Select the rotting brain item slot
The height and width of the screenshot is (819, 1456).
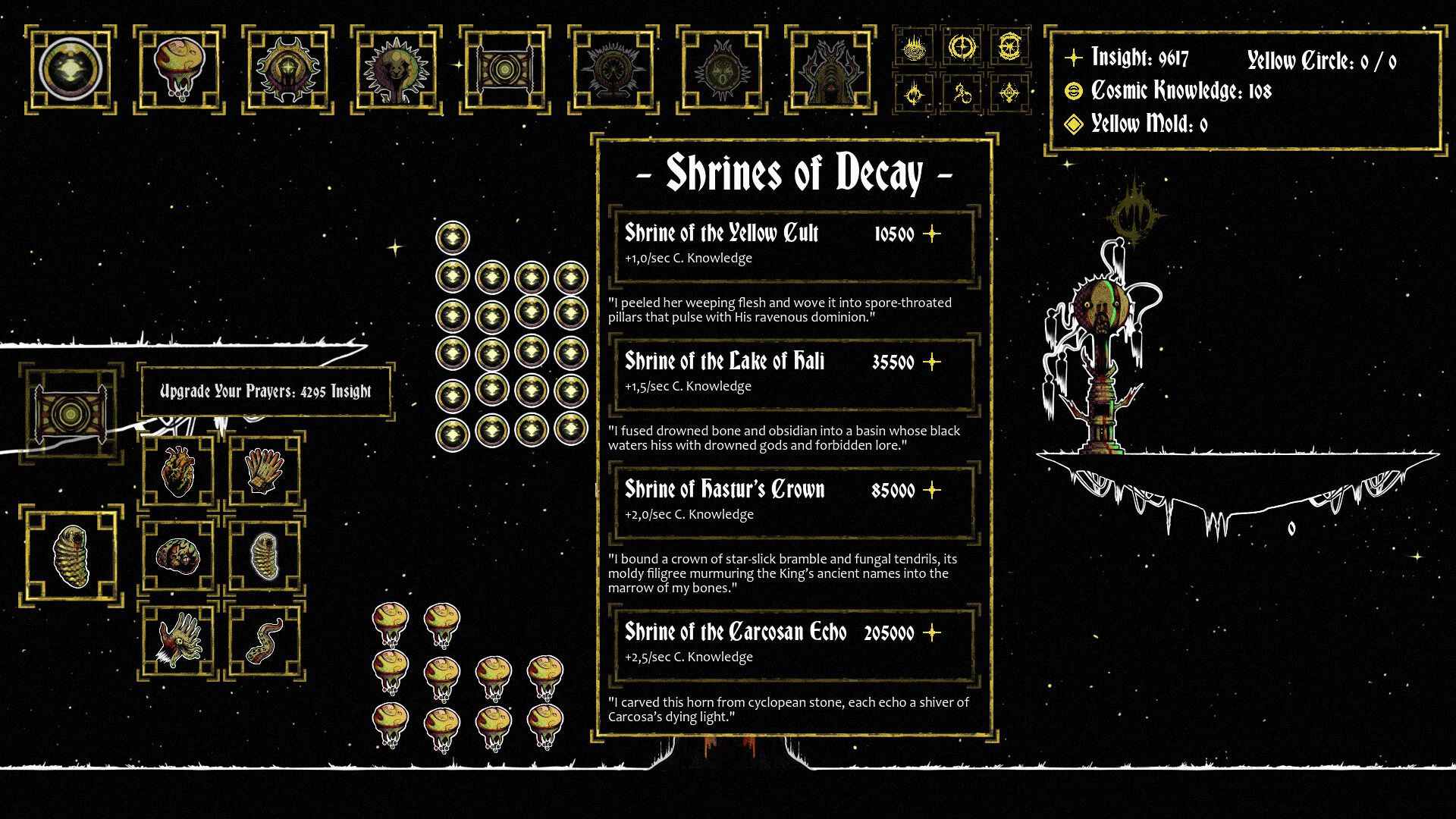tap(178, 556)
